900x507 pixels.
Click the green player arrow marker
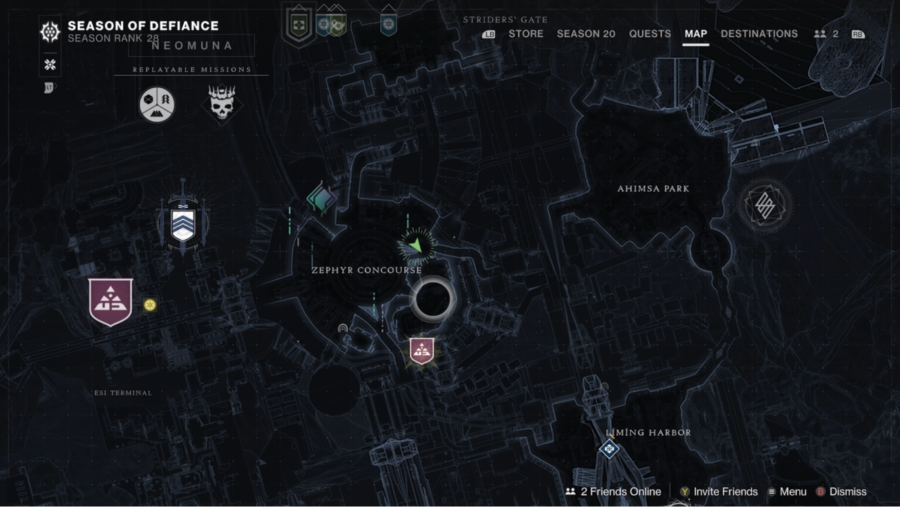pyautogui.click(x=414, y=244)
